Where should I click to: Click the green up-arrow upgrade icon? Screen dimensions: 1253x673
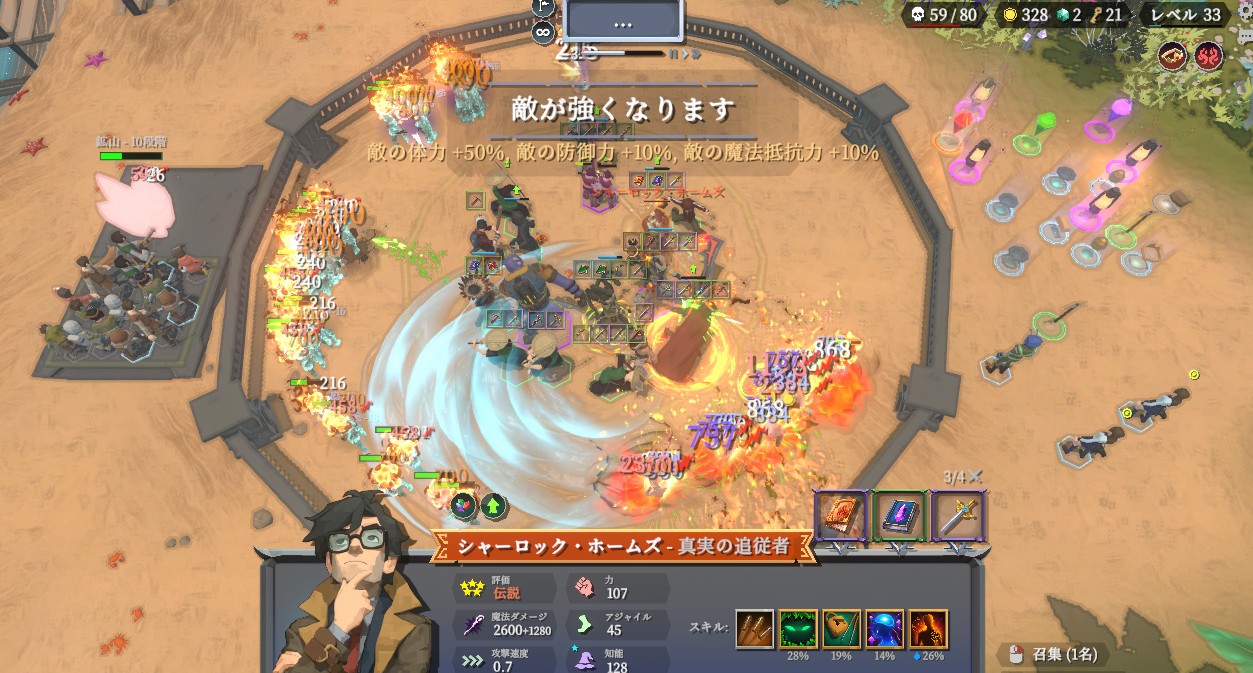tap(493, 505)
